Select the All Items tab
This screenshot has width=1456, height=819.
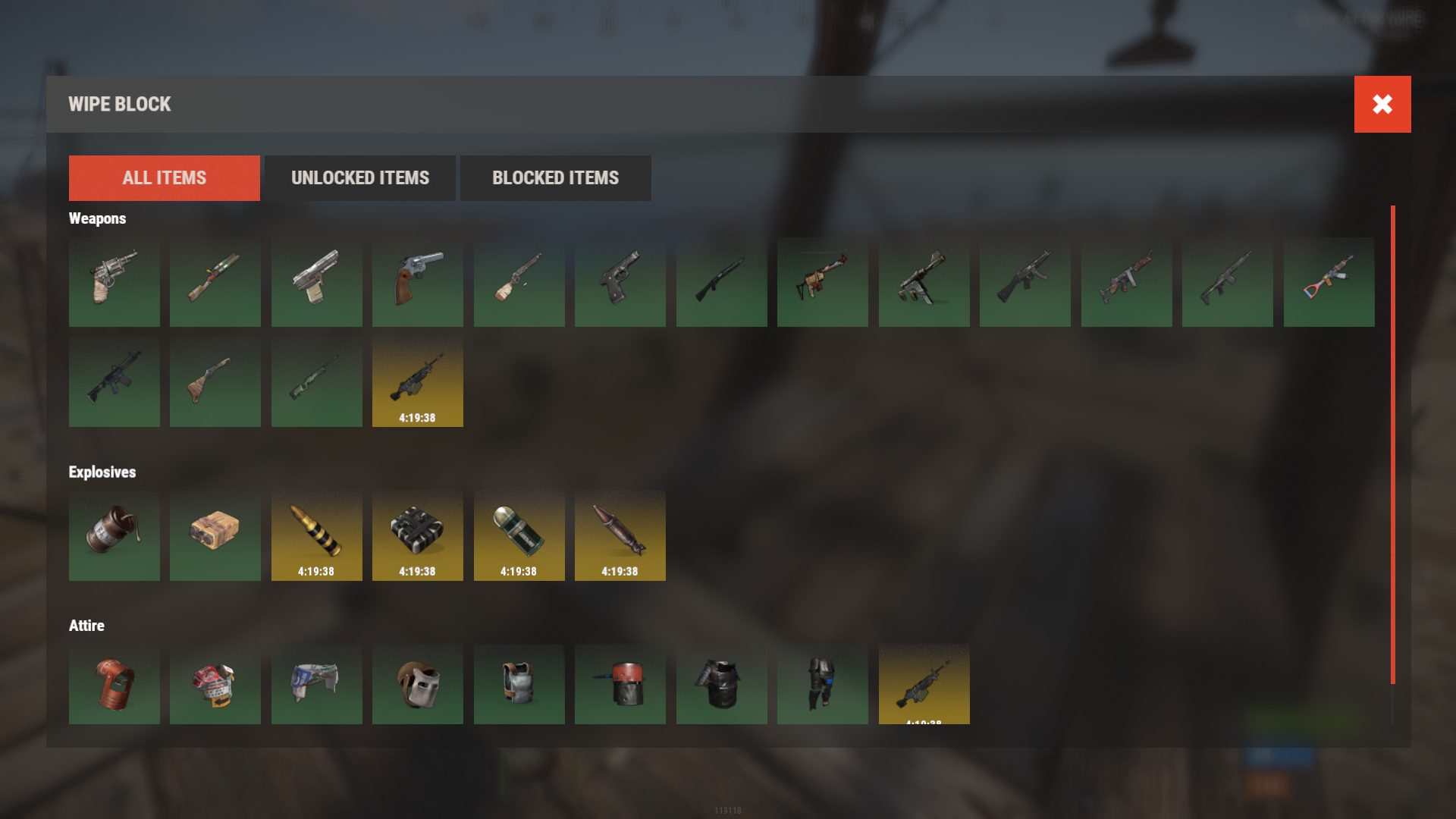coord(164,178)
